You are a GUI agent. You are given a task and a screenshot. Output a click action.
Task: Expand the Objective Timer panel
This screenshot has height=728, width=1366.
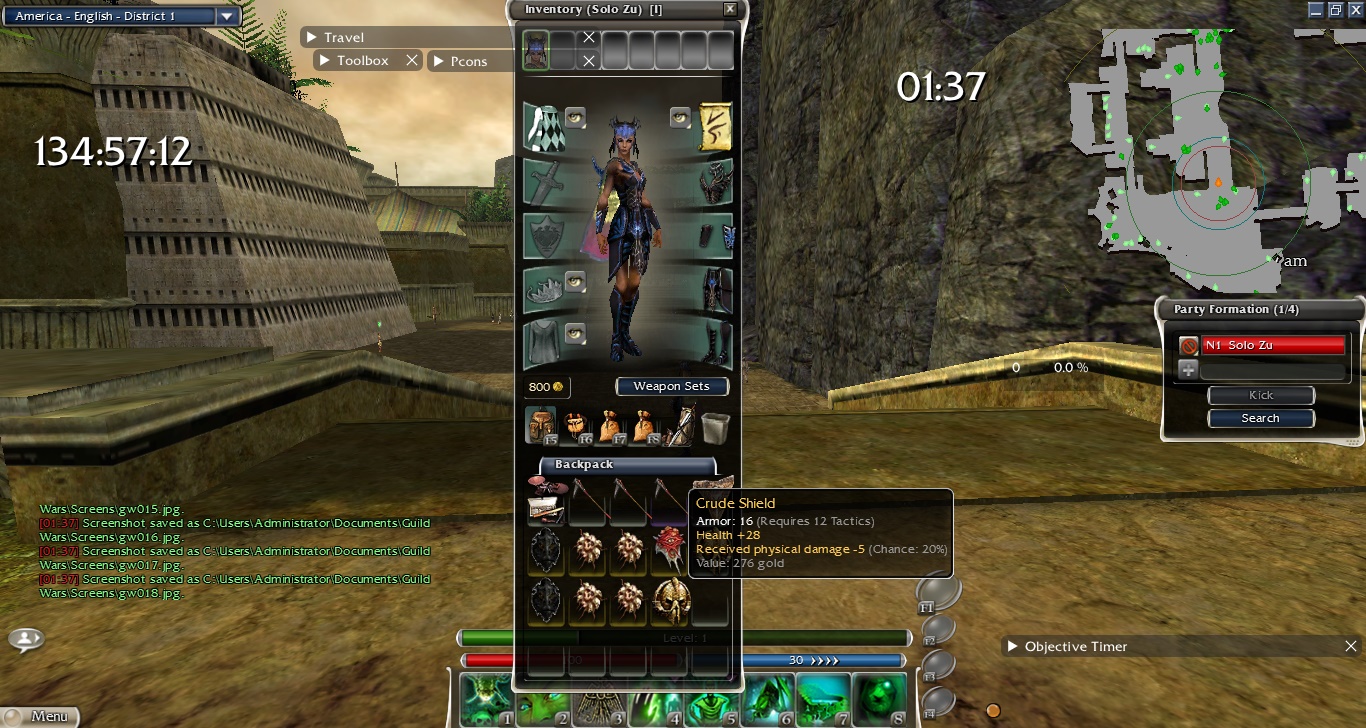pyautogui.click(x=1013, y=647)
